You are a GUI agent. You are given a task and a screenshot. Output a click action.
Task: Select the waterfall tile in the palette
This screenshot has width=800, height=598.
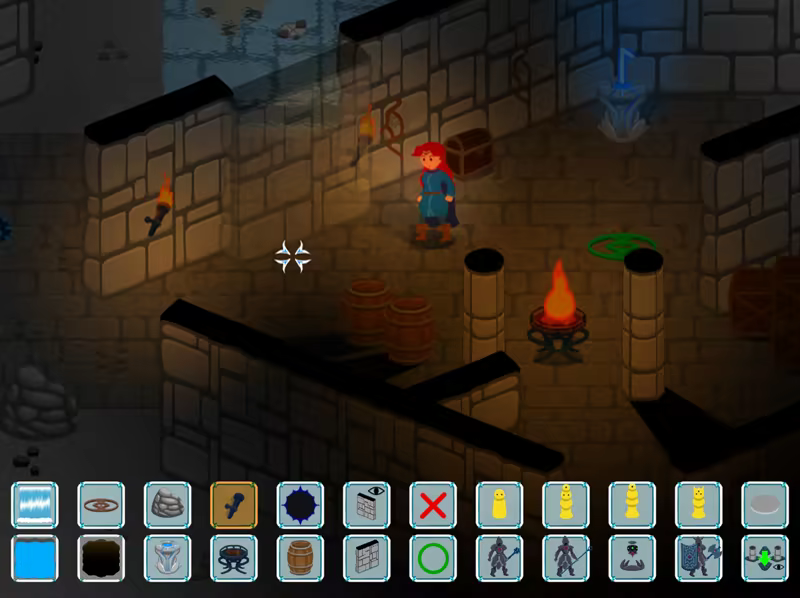point(35,505)
